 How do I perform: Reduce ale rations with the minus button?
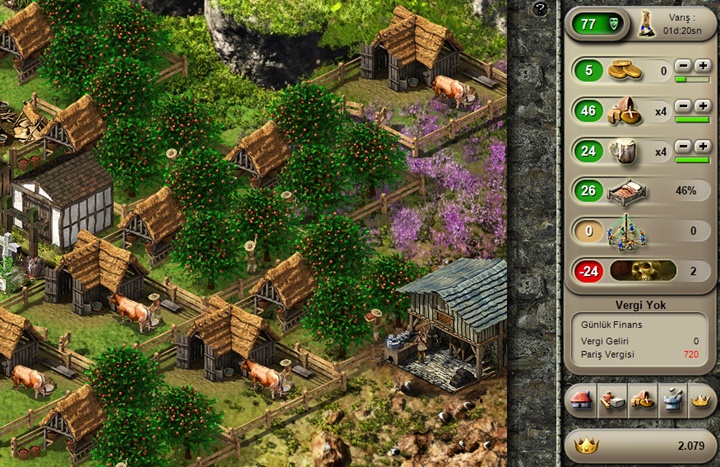point(682,146)
